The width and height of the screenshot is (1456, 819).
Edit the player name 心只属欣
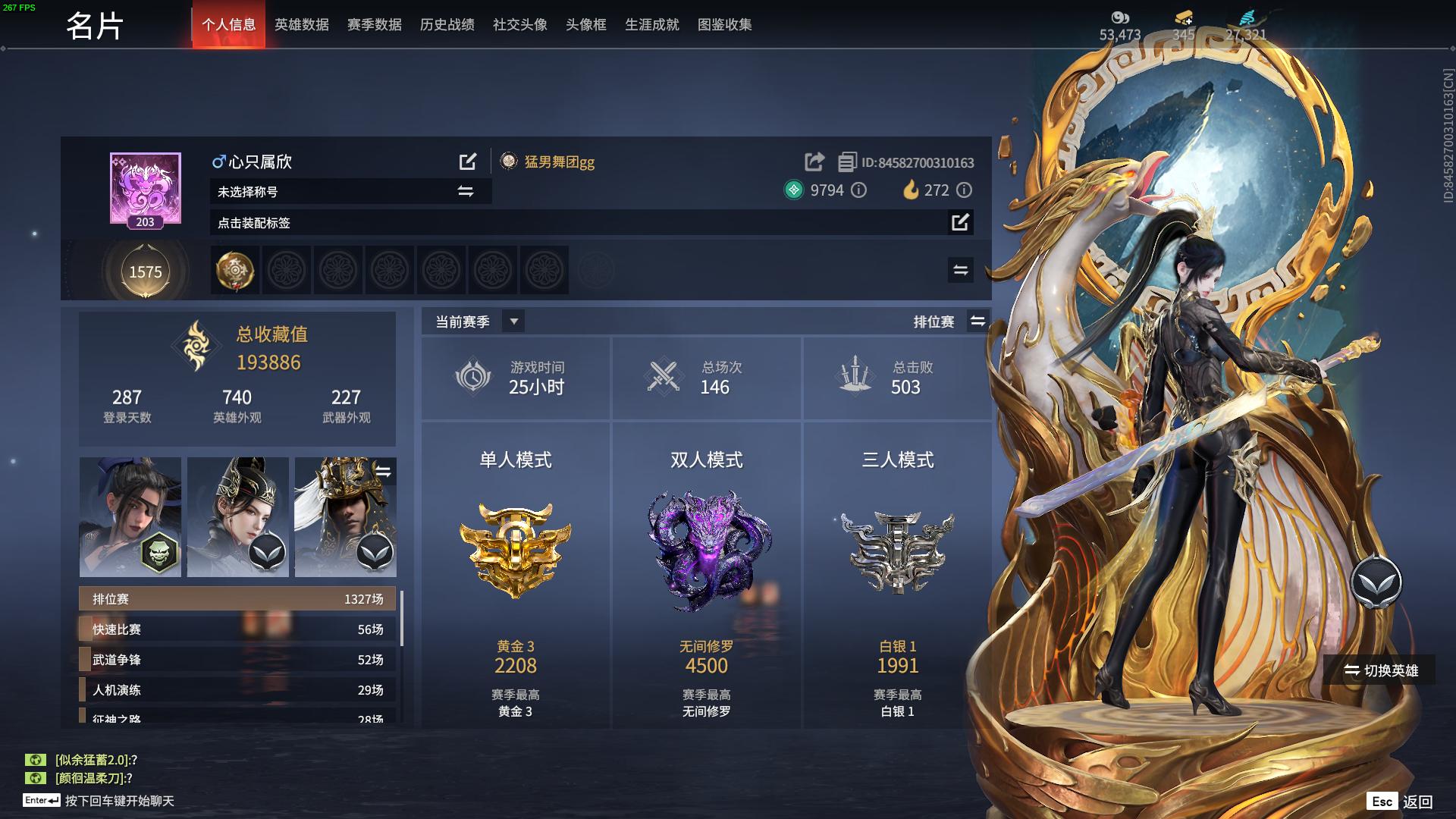[468, 162]
